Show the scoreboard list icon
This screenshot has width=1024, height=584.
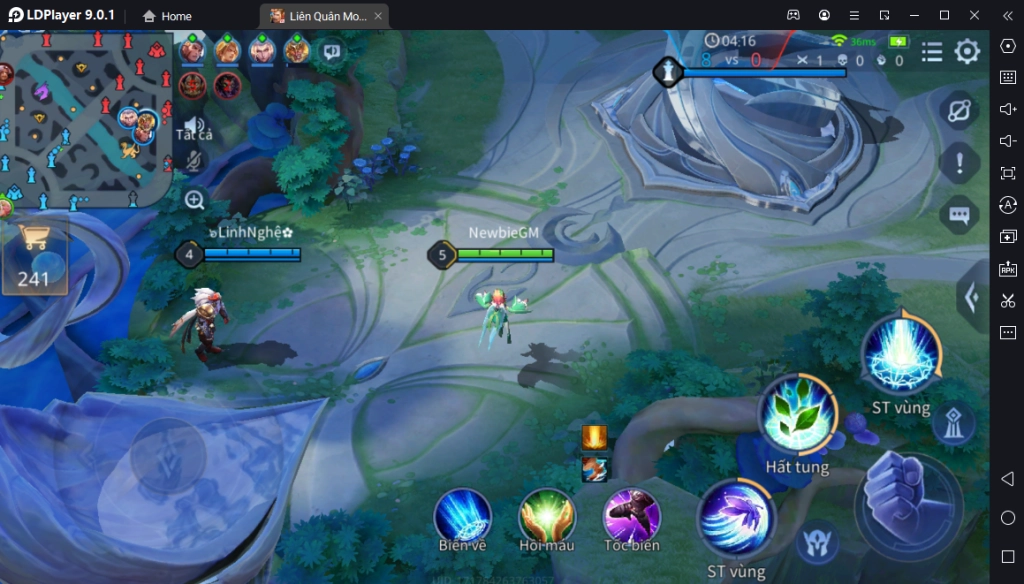tap(932, 52)
